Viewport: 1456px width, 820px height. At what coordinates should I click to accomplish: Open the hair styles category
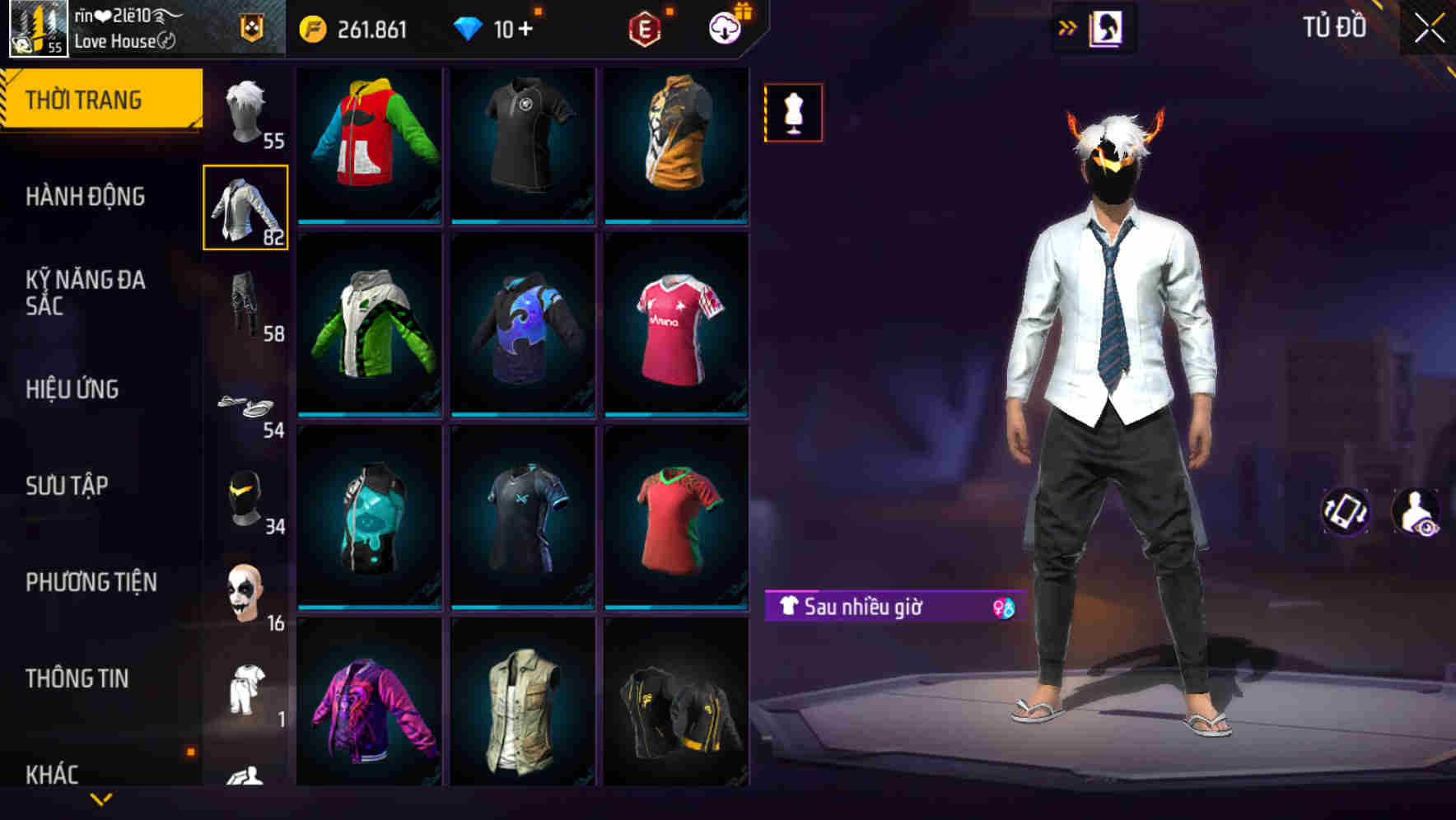(245, 111)
